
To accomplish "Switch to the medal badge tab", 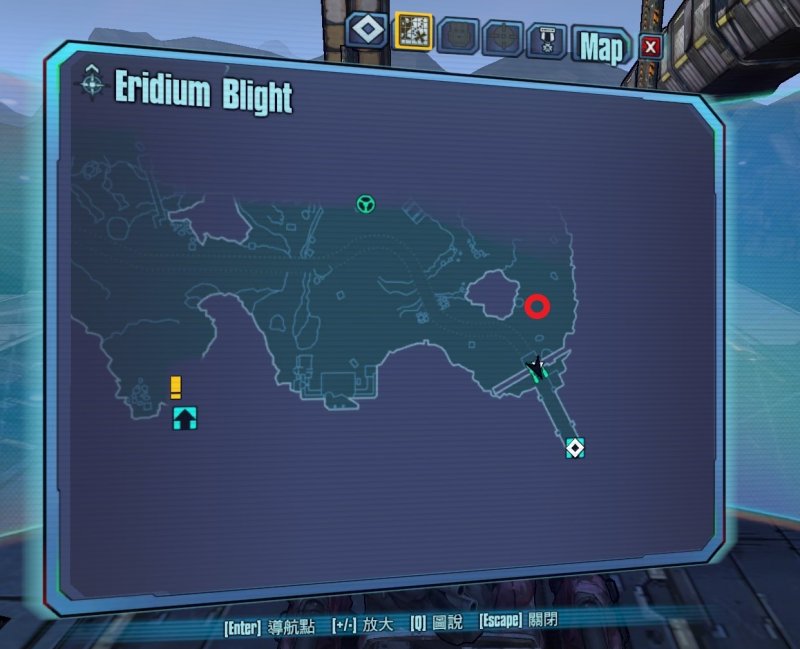I will point(547,39).
